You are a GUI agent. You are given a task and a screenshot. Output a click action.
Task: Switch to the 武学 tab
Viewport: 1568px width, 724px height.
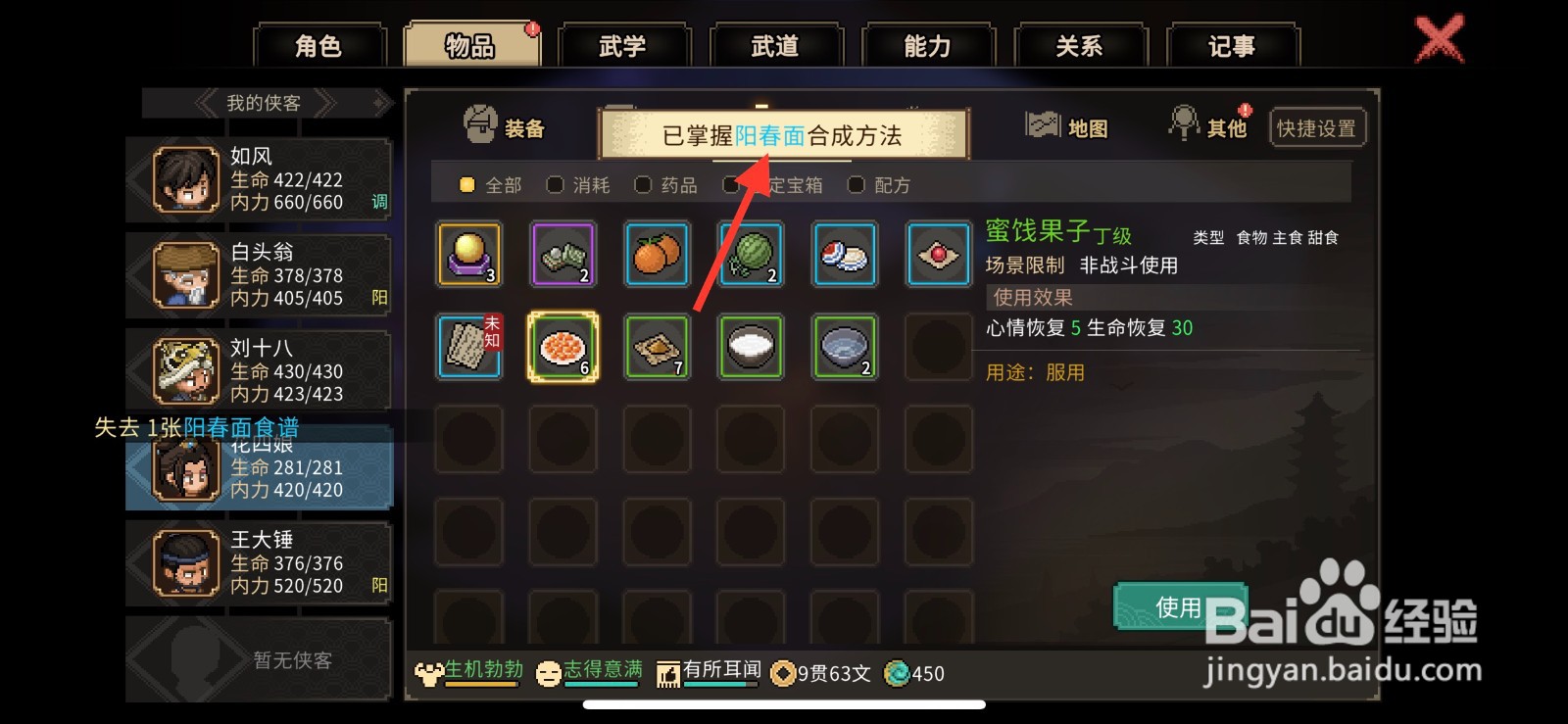pyautogui.click(x=624, y=44)
